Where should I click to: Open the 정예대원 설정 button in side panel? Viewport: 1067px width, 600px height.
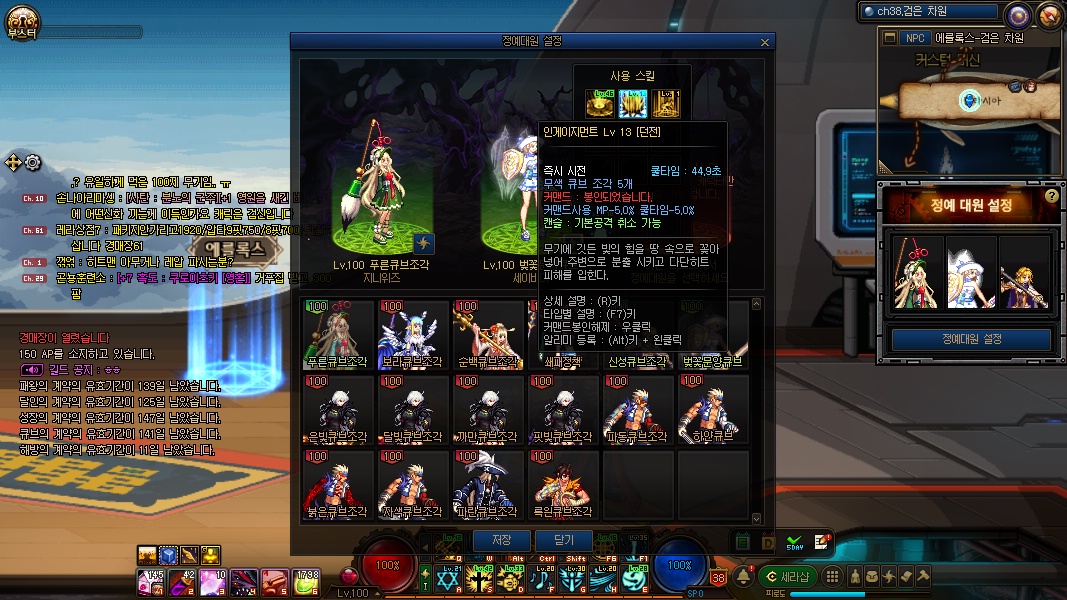tap(970, 339)
